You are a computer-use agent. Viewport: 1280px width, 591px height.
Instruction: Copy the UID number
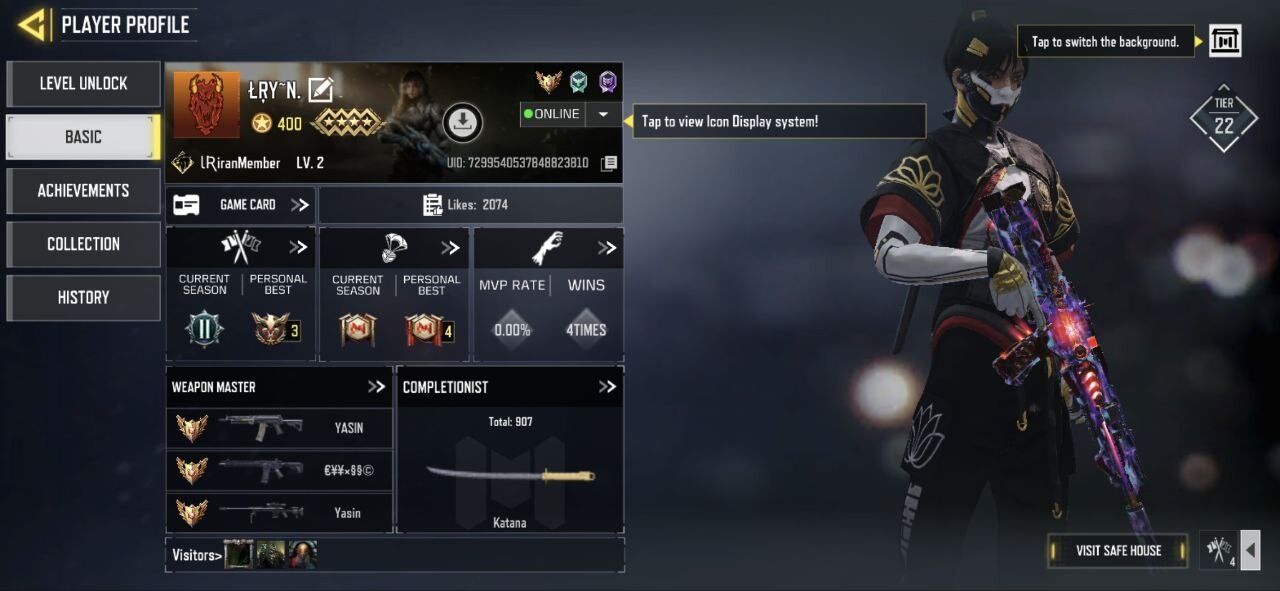(609, 163)
